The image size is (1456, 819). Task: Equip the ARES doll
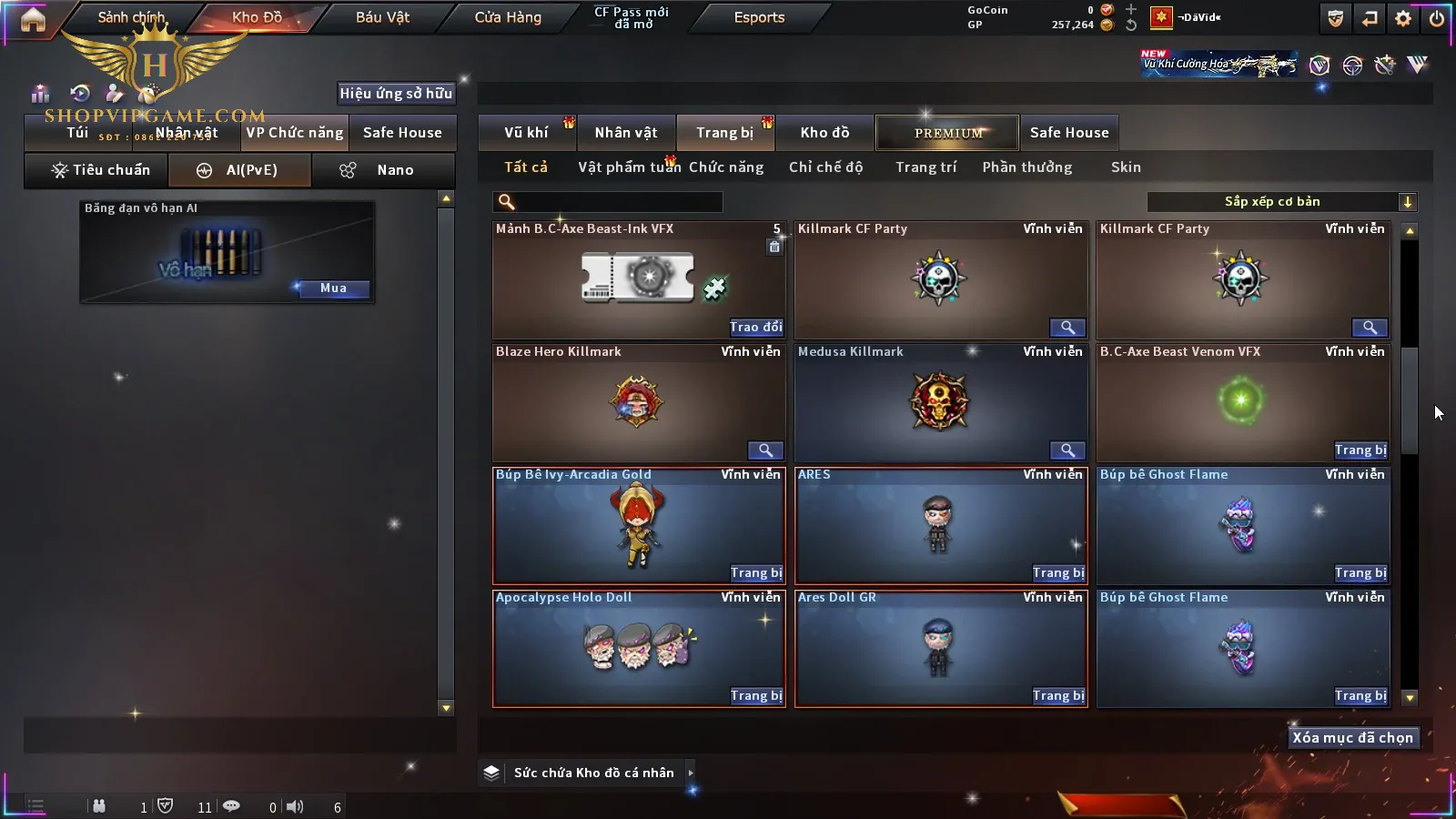tap(1058, 573)
